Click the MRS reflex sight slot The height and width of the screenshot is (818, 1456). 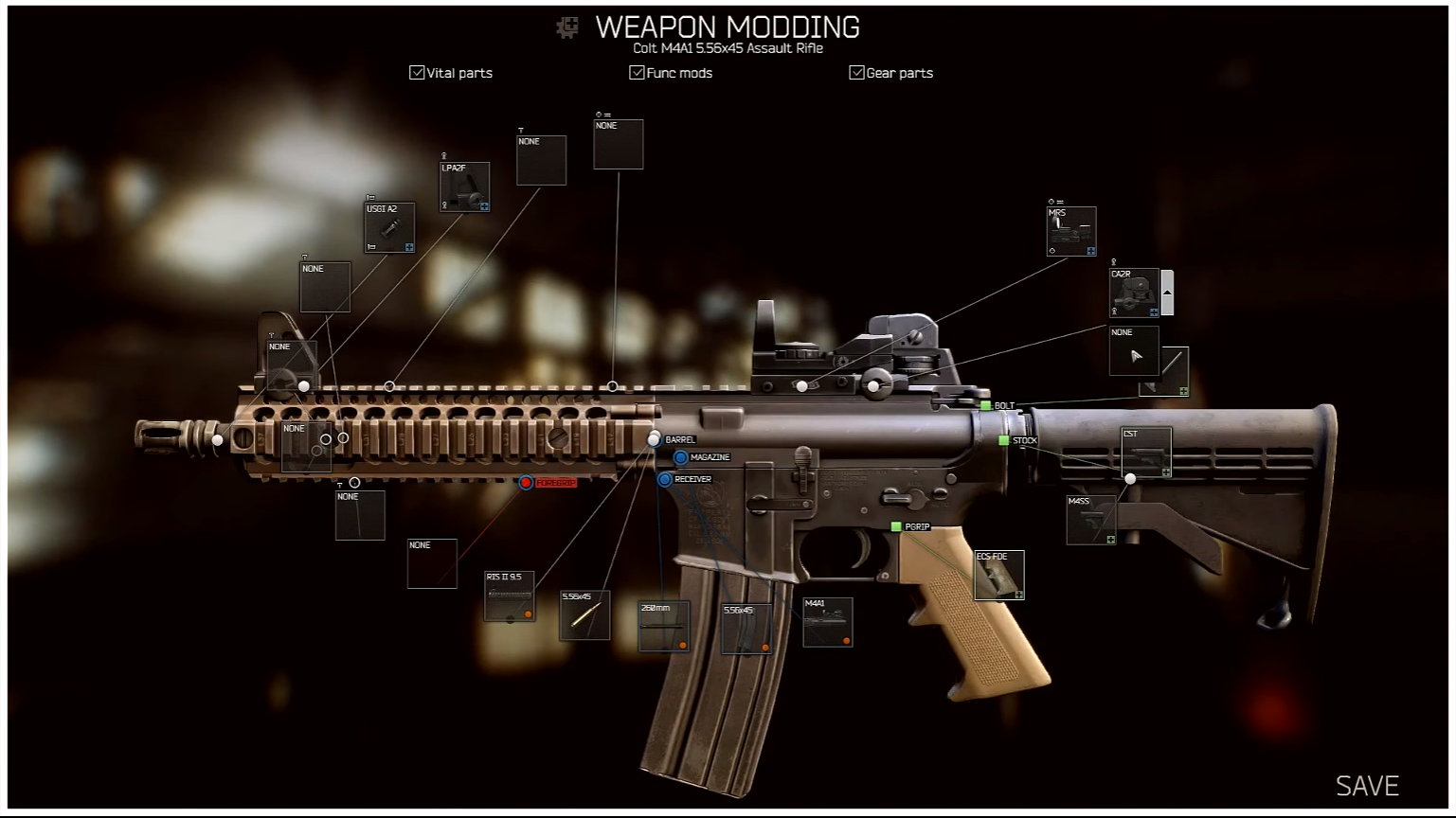(x=1070, y=229)
